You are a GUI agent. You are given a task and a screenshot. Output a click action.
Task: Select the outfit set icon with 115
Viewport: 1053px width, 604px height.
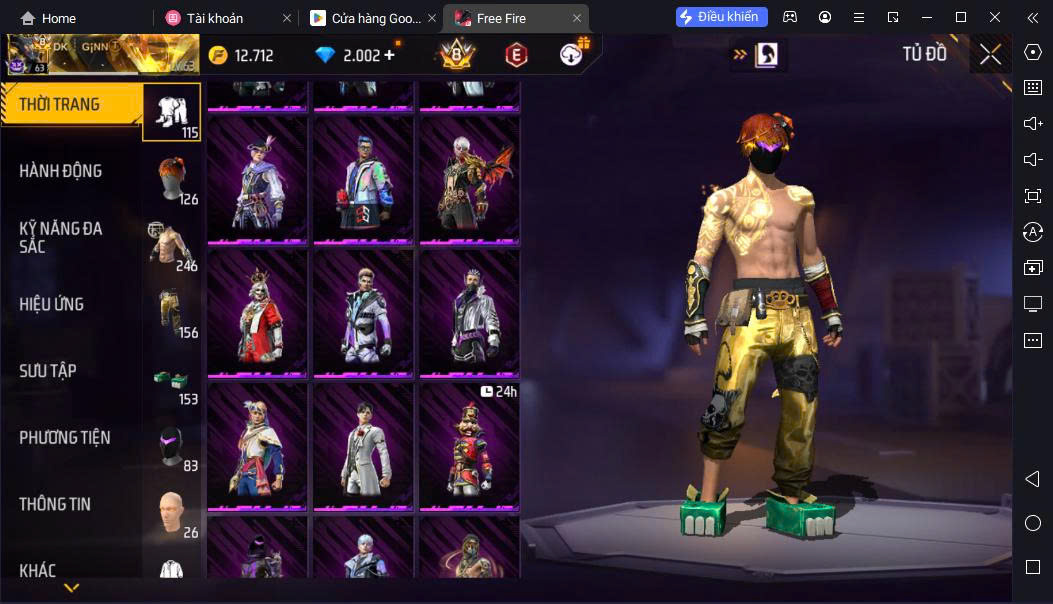tap(172, 111)
